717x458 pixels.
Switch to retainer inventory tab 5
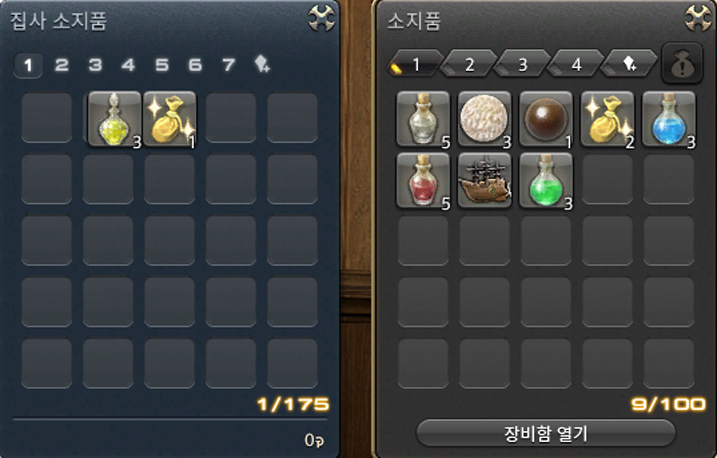(162, 66)
